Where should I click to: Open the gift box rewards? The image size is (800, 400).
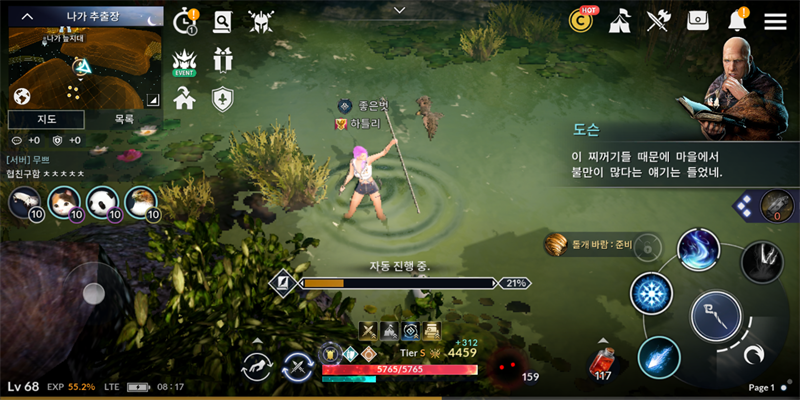point(222,60)
